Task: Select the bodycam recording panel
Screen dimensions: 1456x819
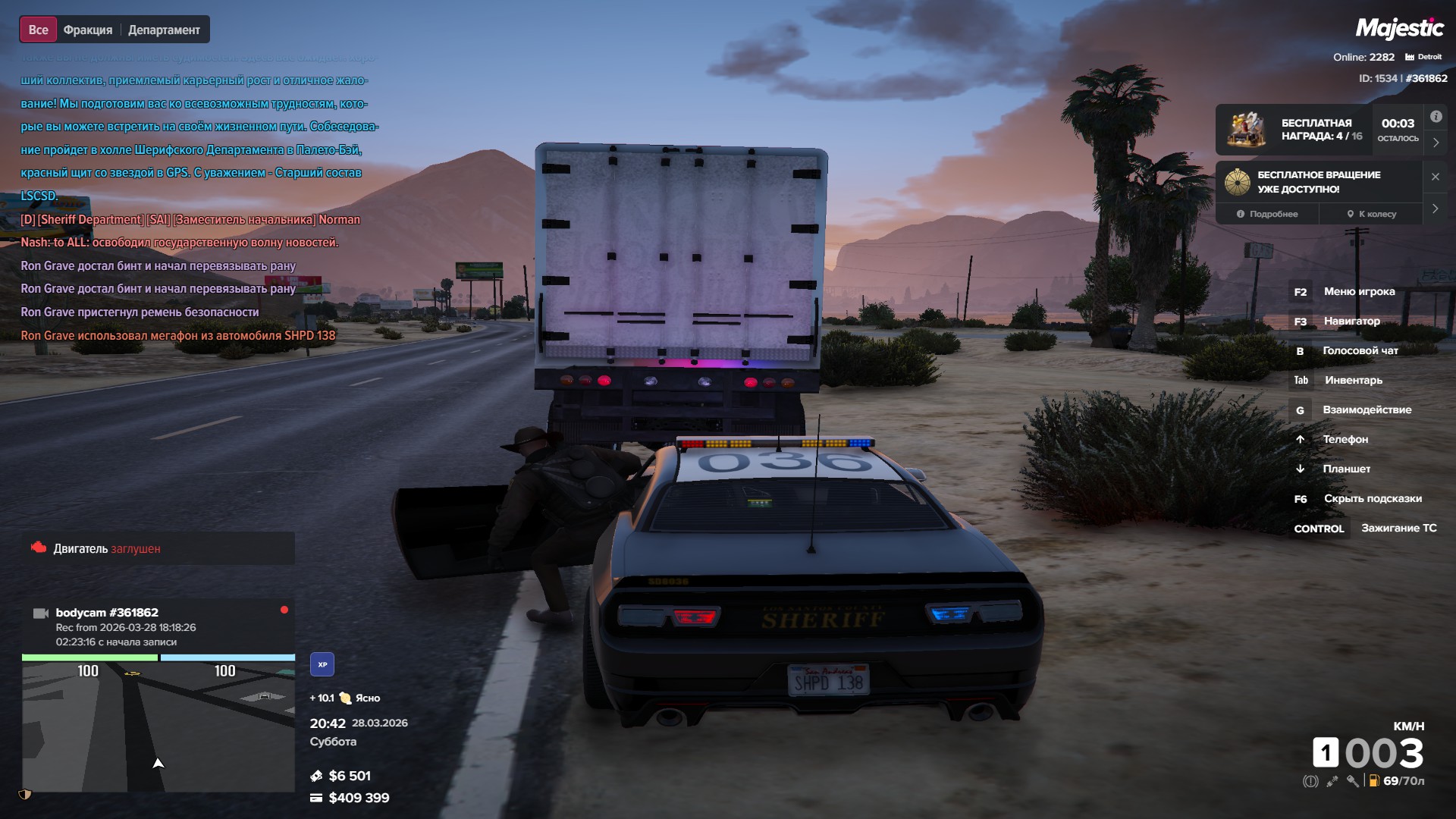Action: 158,626
